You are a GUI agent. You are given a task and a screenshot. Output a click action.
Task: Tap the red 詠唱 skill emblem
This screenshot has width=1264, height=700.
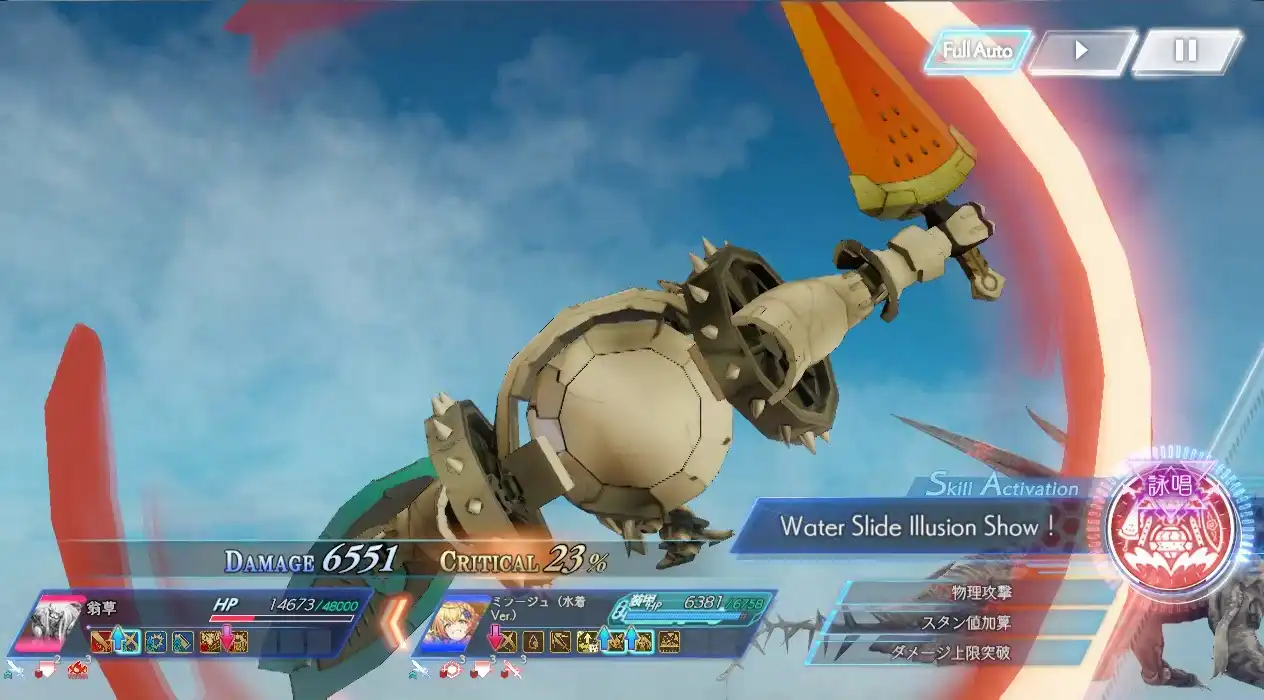pos(1172,529)
